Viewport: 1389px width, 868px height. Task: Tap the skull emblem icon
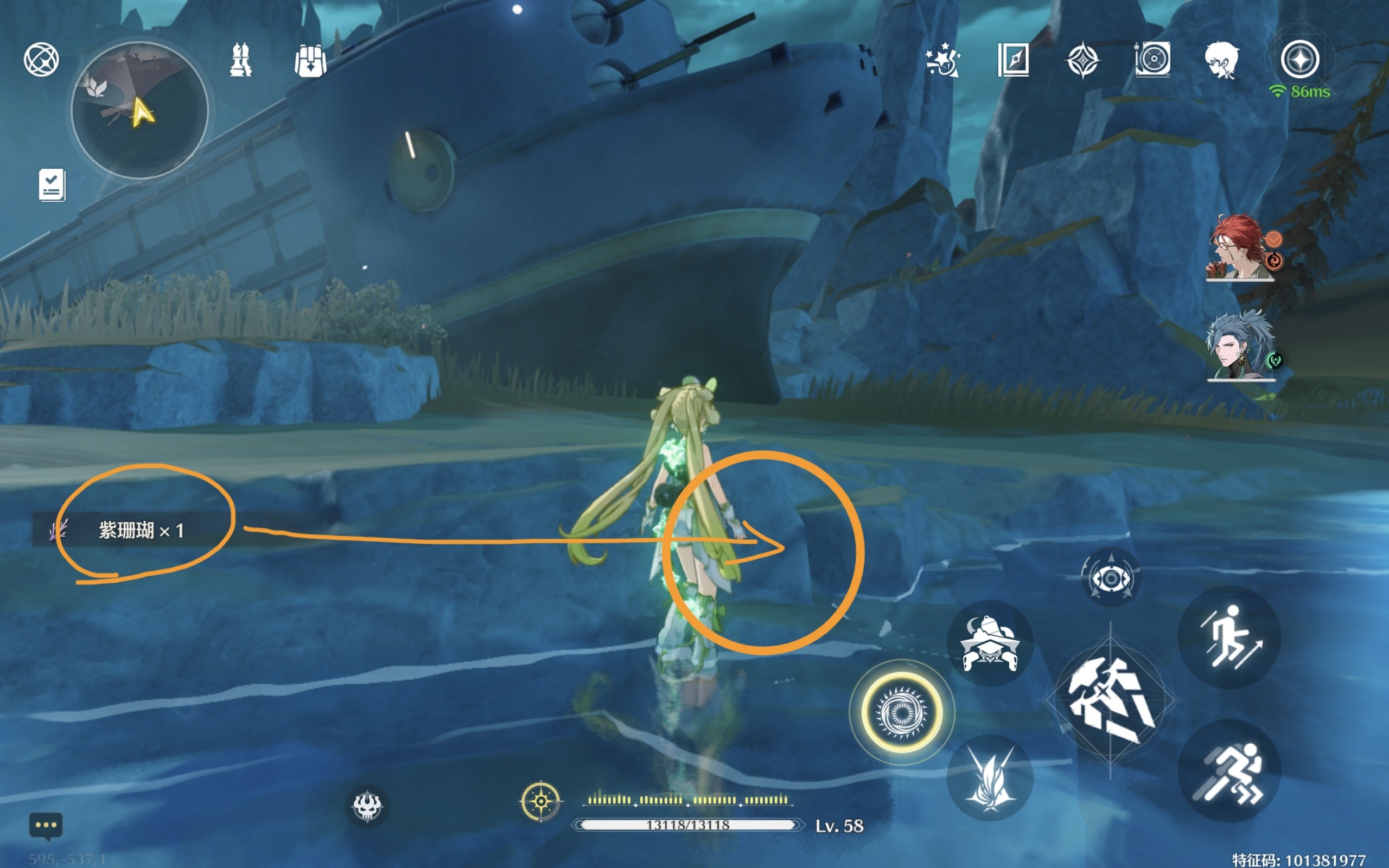367,806
